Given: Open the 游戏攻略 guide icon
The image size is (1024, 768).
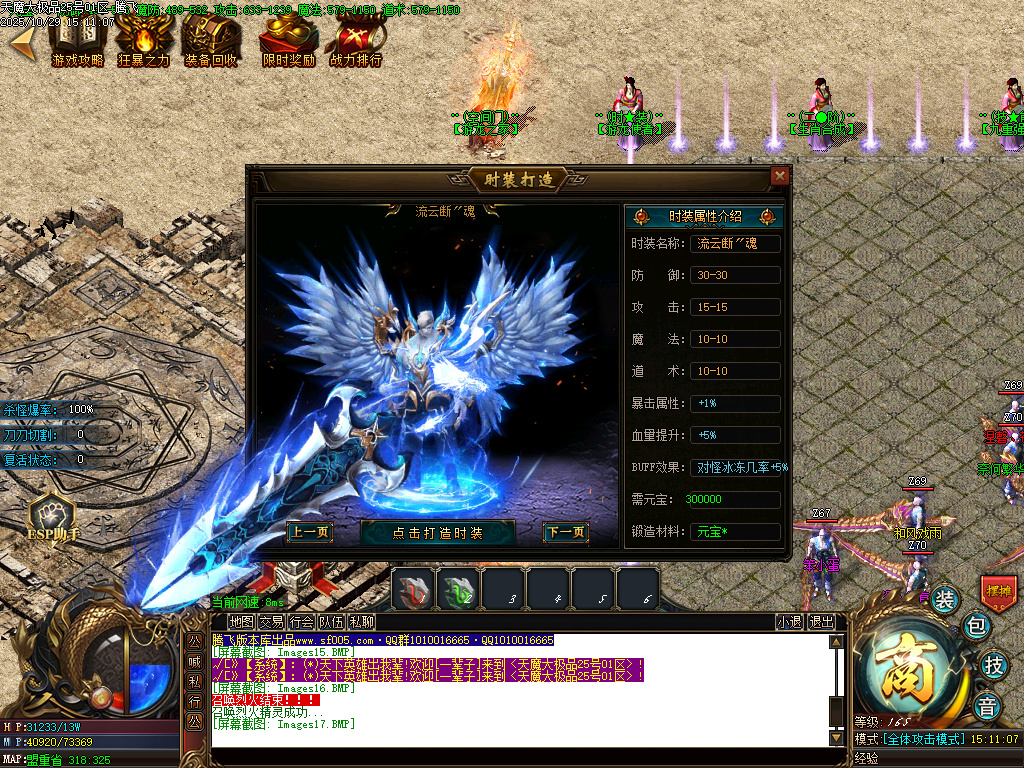Looking at the screenshot, I should [77, 42].
